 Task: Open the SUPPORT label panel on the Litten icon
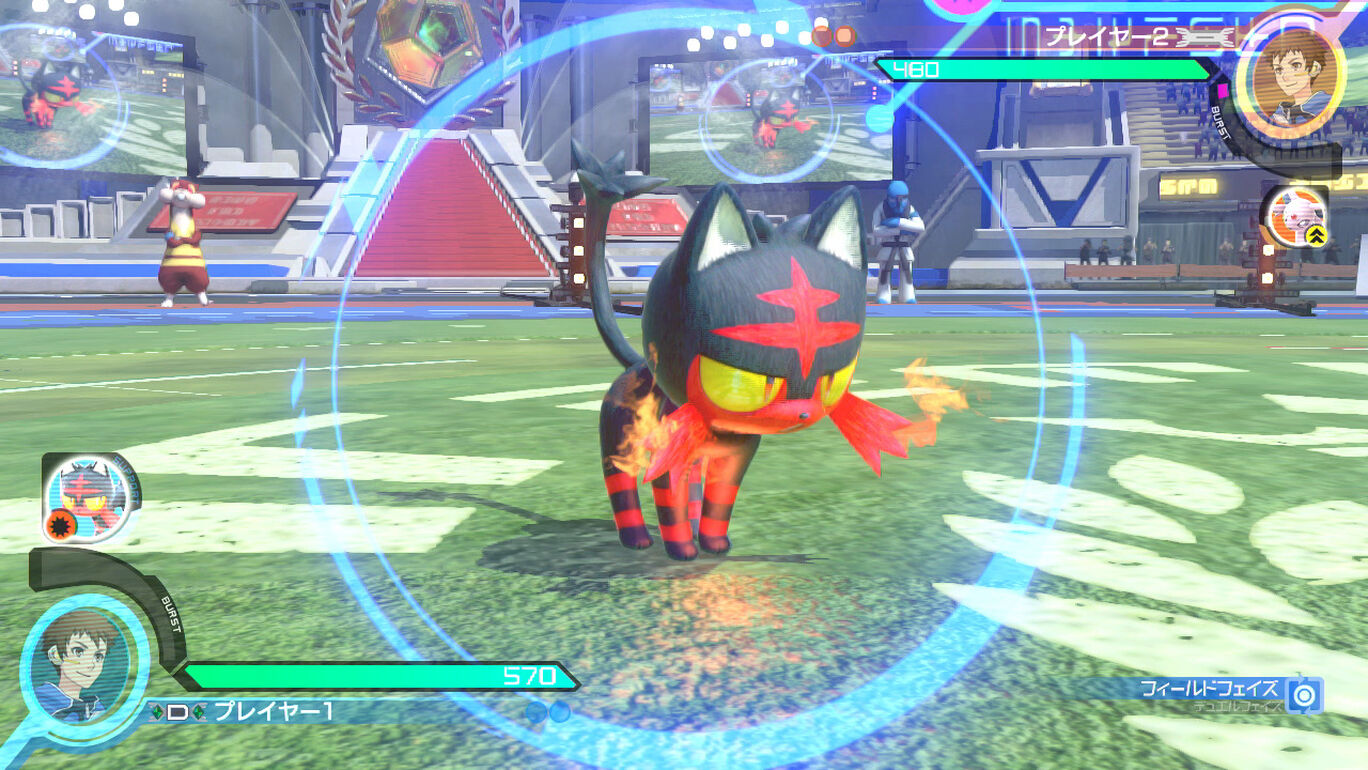[125, 478]
